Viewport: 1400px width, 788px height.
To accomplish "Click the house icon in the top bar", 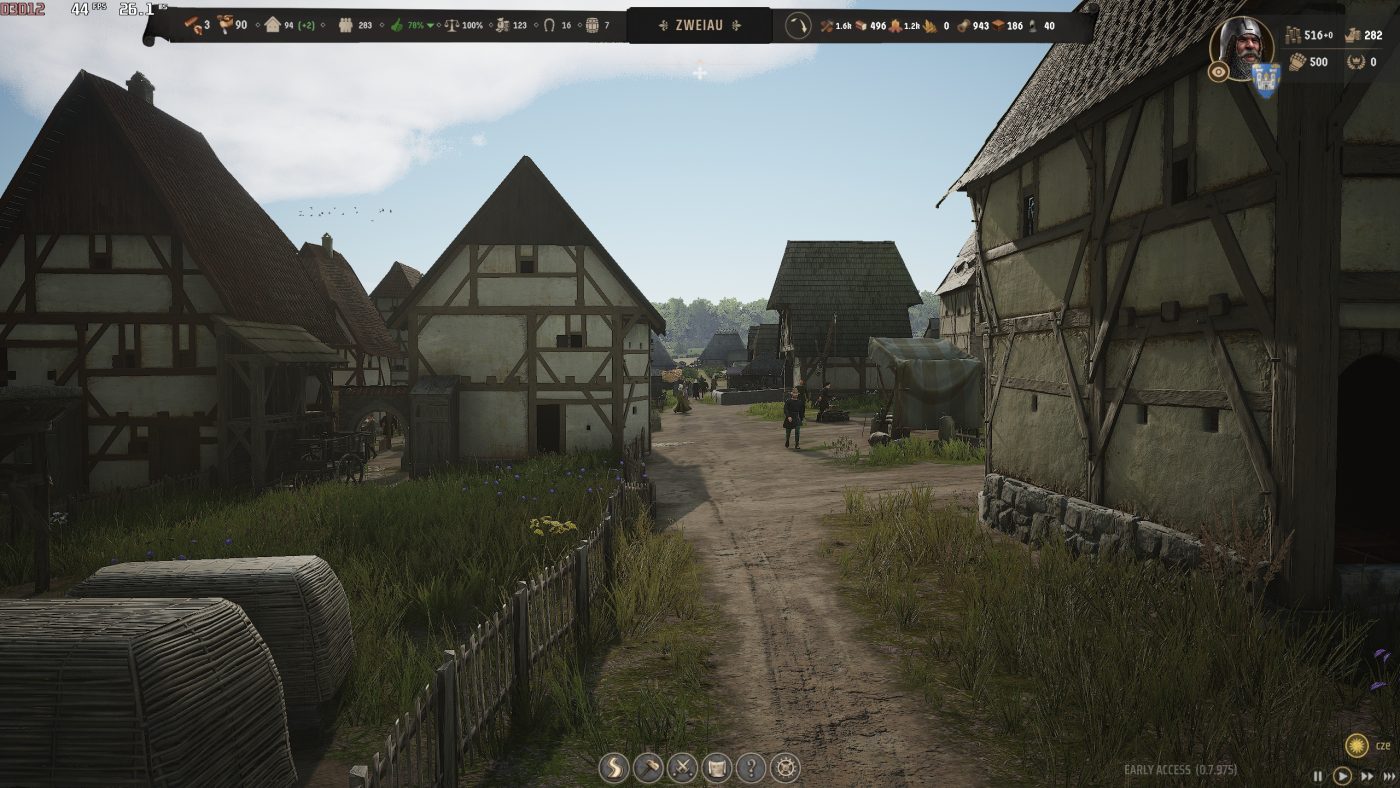I will click(272, 25).
